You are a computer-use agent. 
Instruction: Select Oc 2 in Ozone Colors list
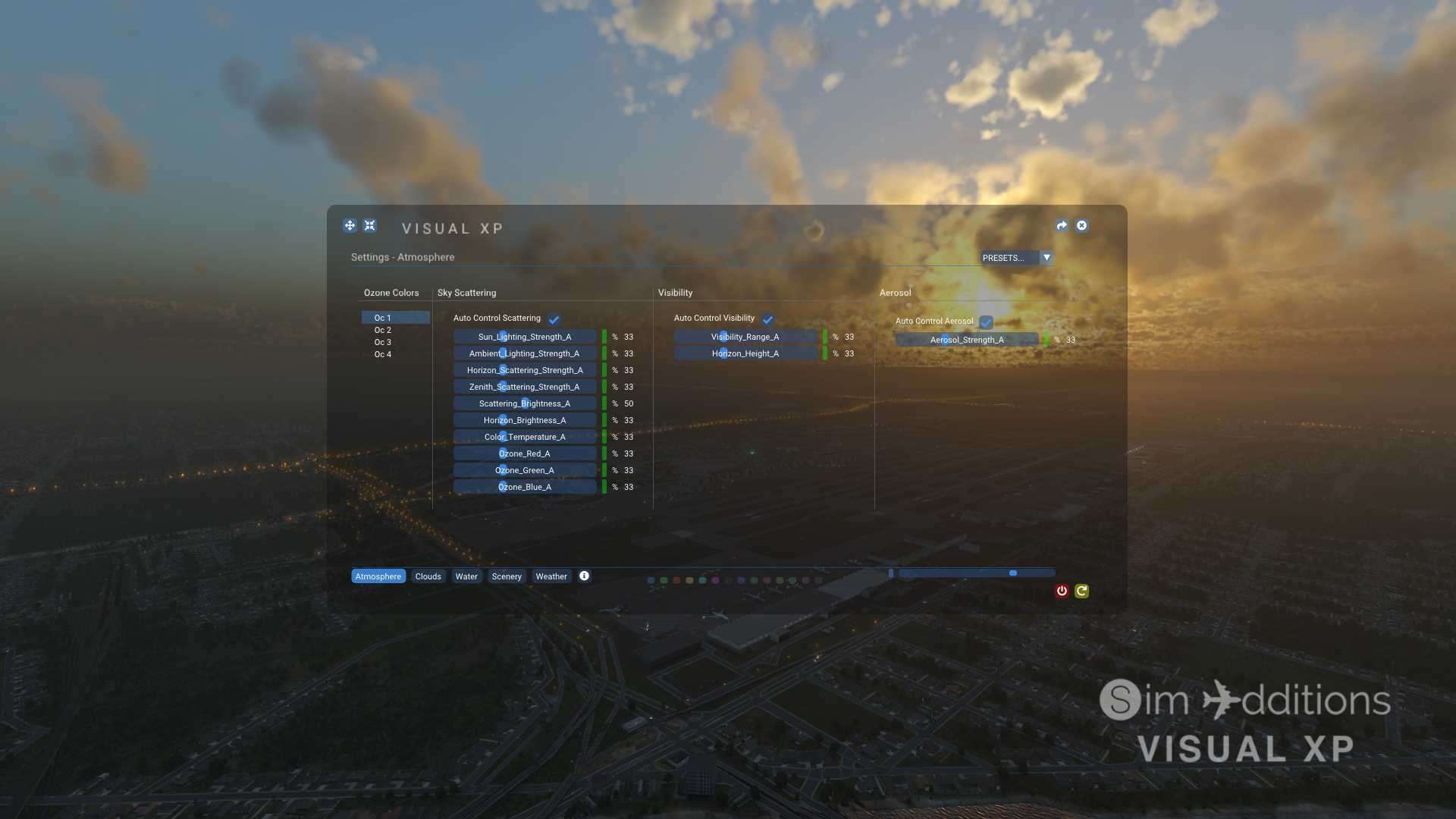[384, 330]
